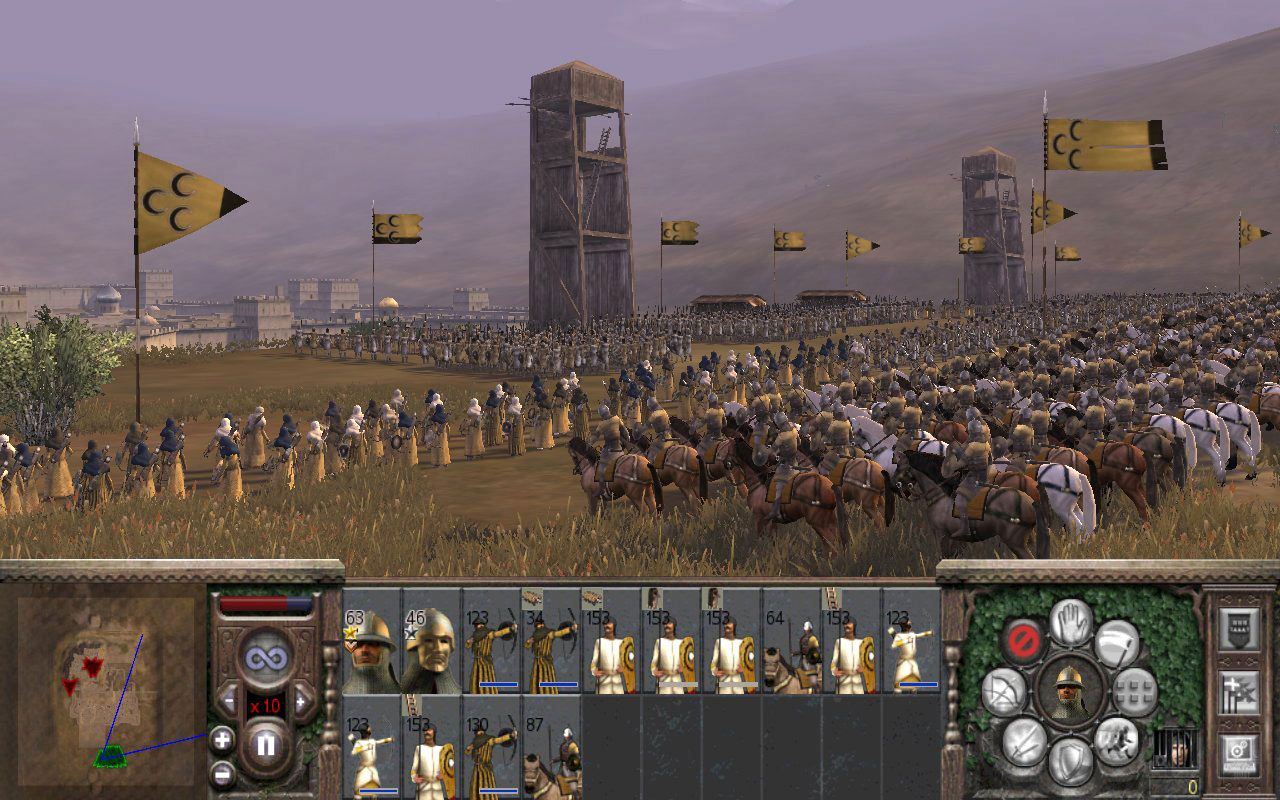Viewport: 1280px width, 800px height.
Task: Order withdrawal with the white flag button
Action: (1117, 643)
